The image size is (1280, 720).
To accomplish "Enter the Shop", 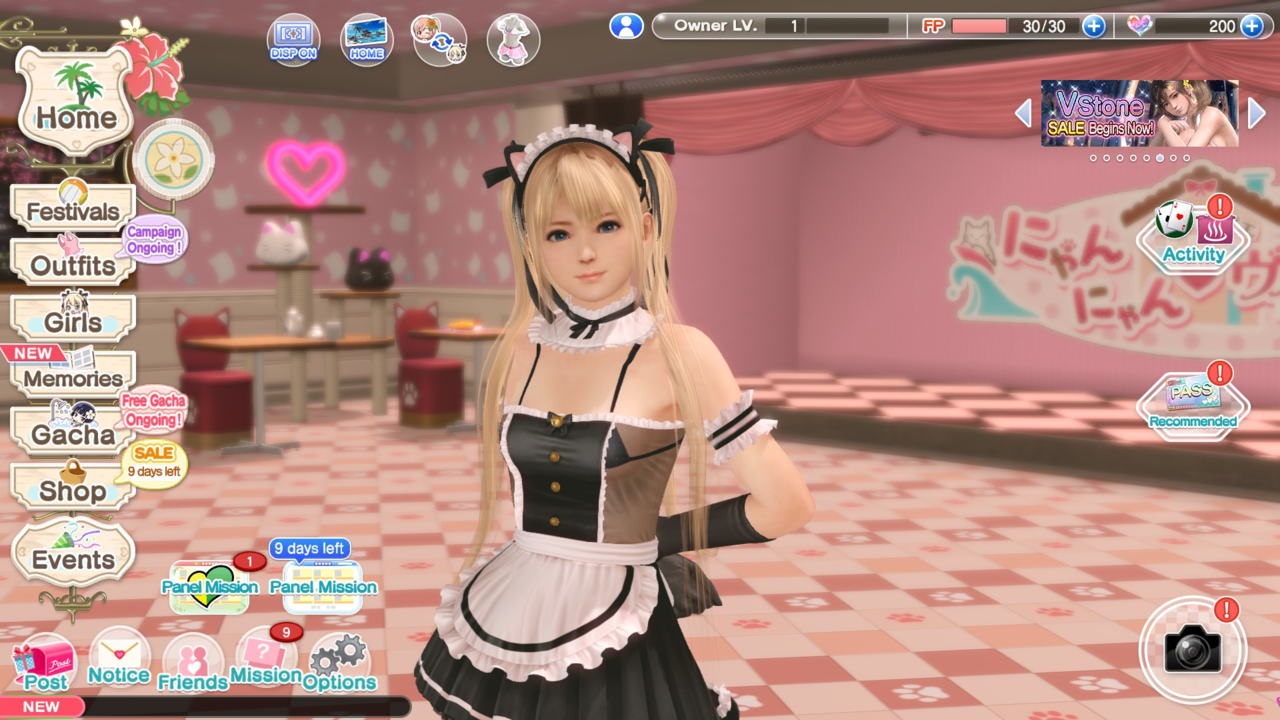I will coord(72,489).
